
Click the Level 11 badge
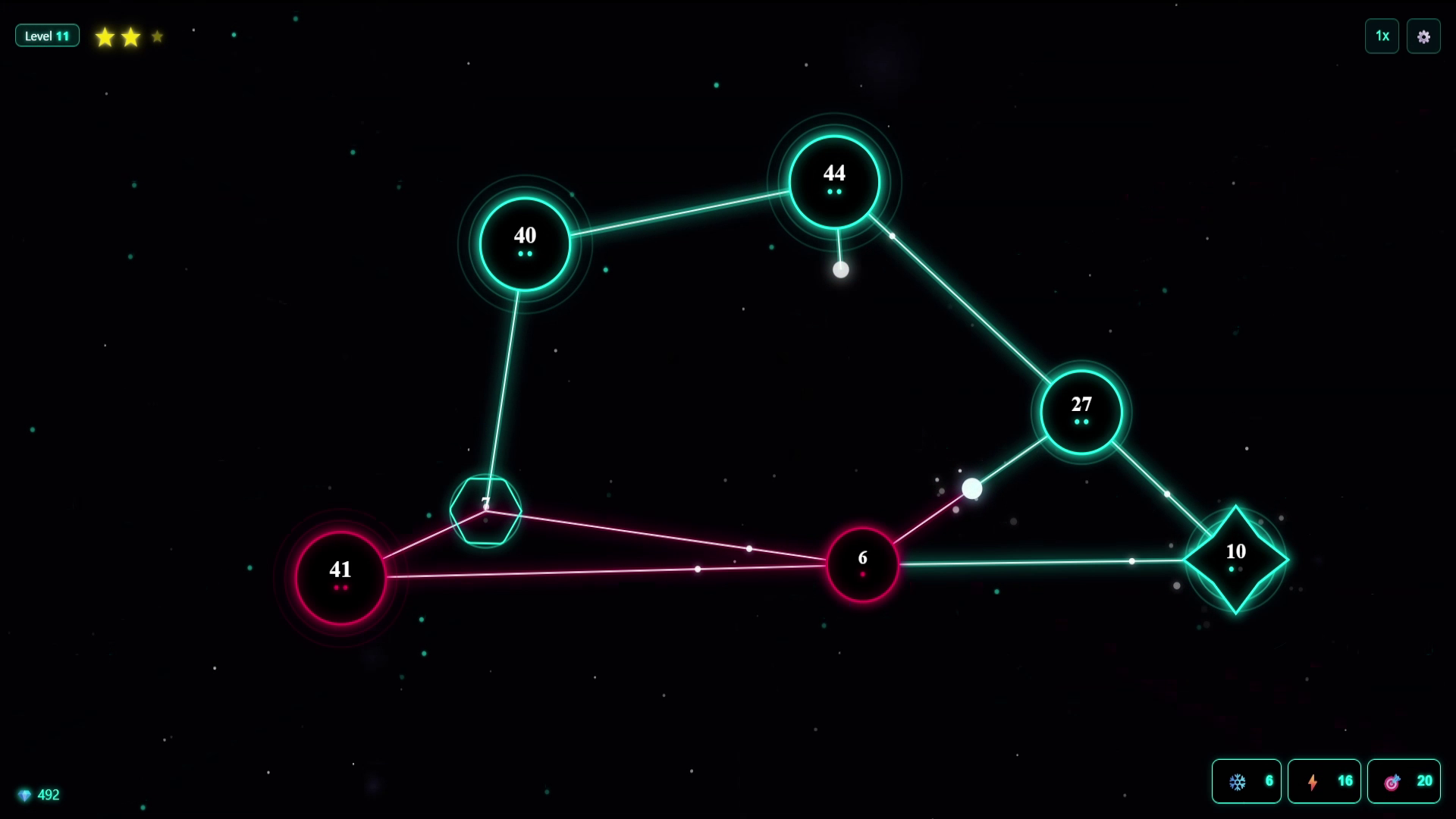[x=47, y=35]
